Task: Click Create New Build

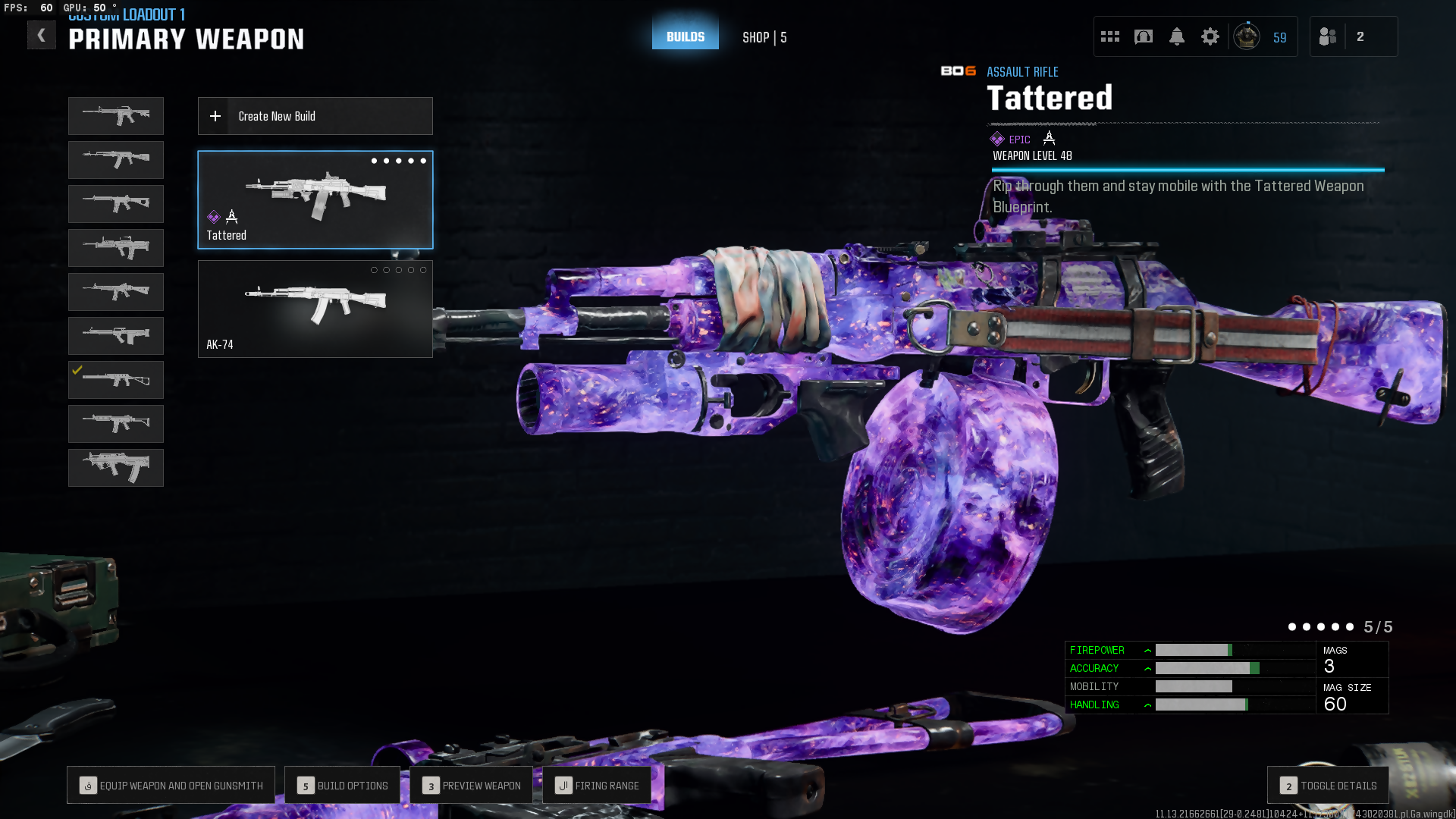Action: [315, 116]
